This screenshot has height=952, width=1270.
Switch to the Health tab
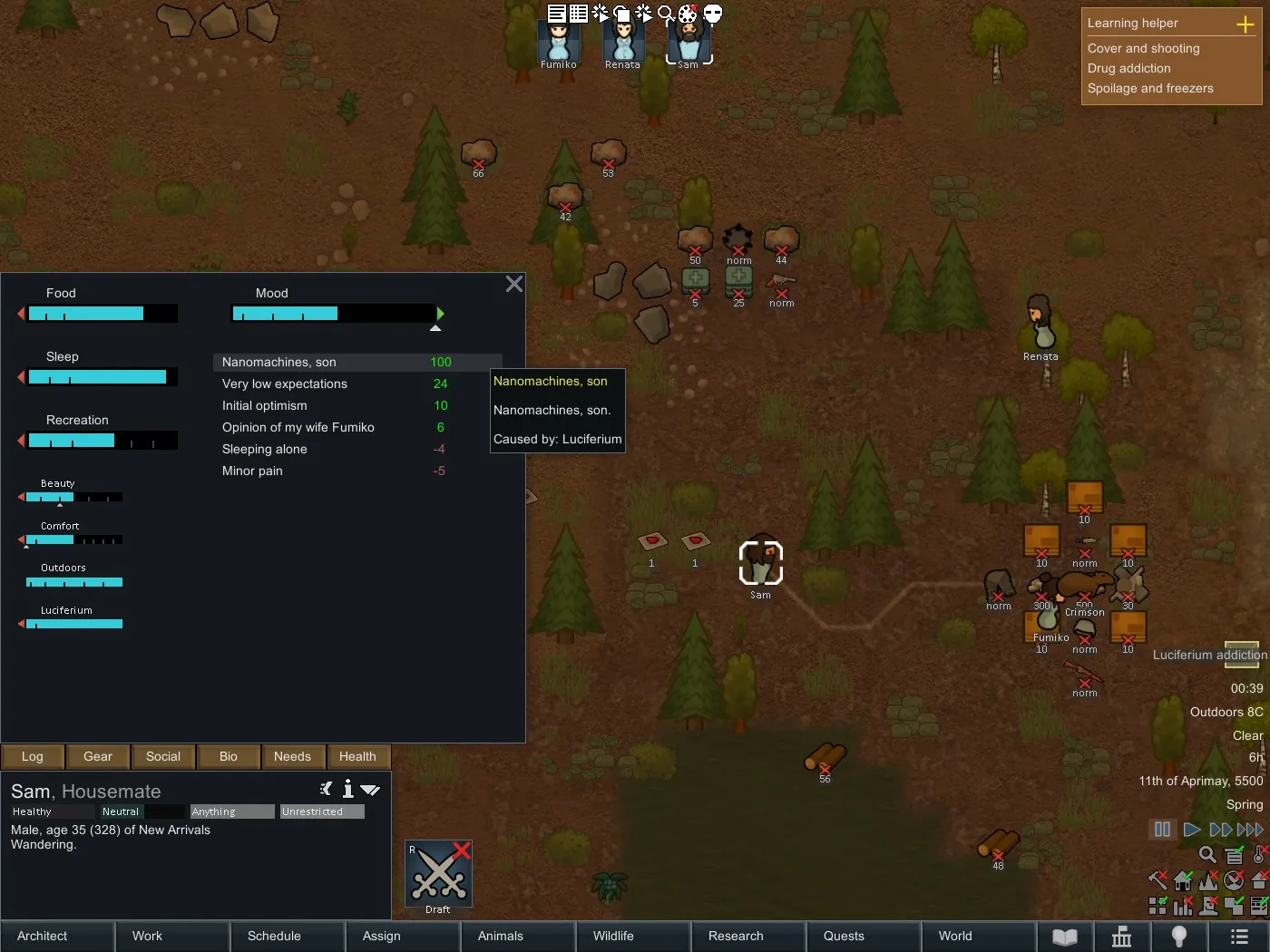[x=357, y=756]
